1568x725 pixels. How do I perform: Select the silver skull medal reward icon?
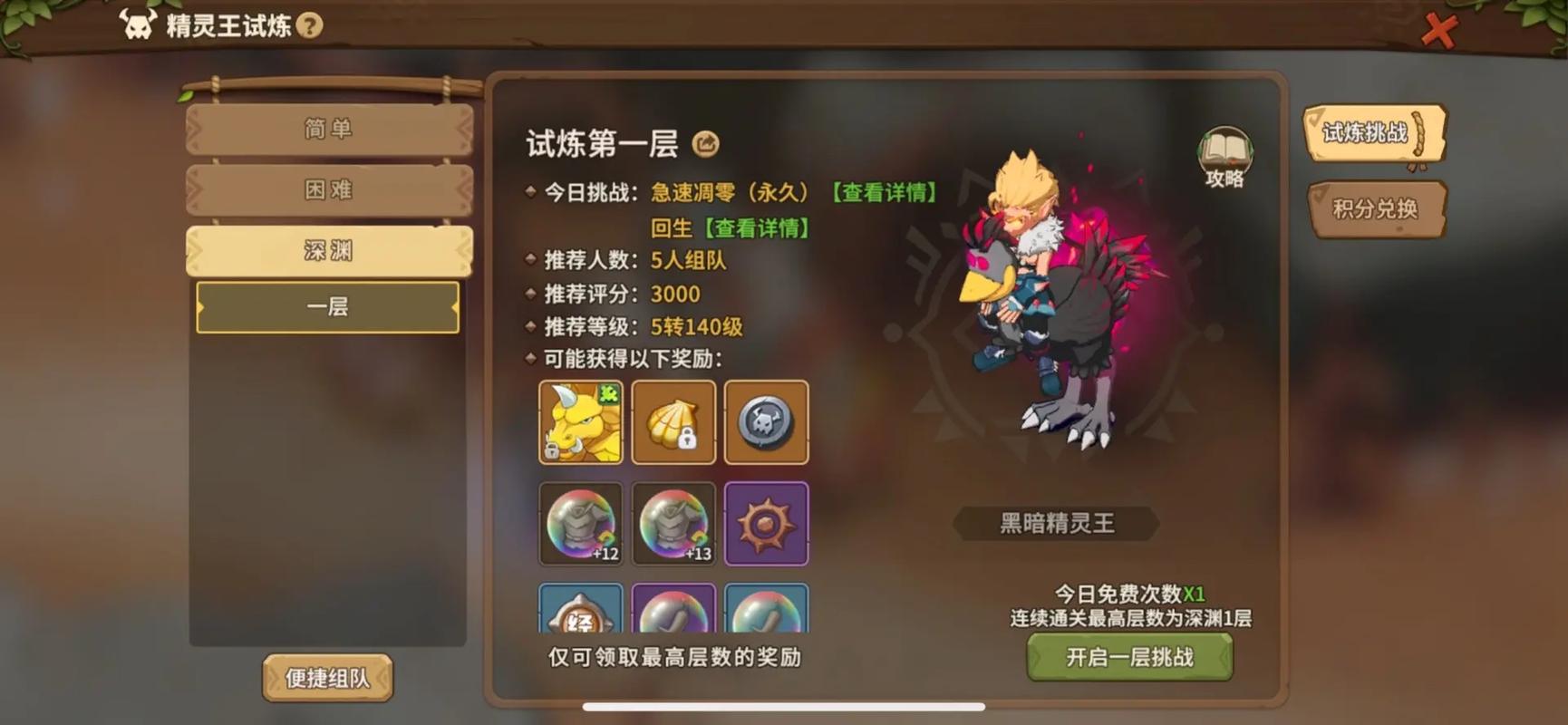point(766,422)
